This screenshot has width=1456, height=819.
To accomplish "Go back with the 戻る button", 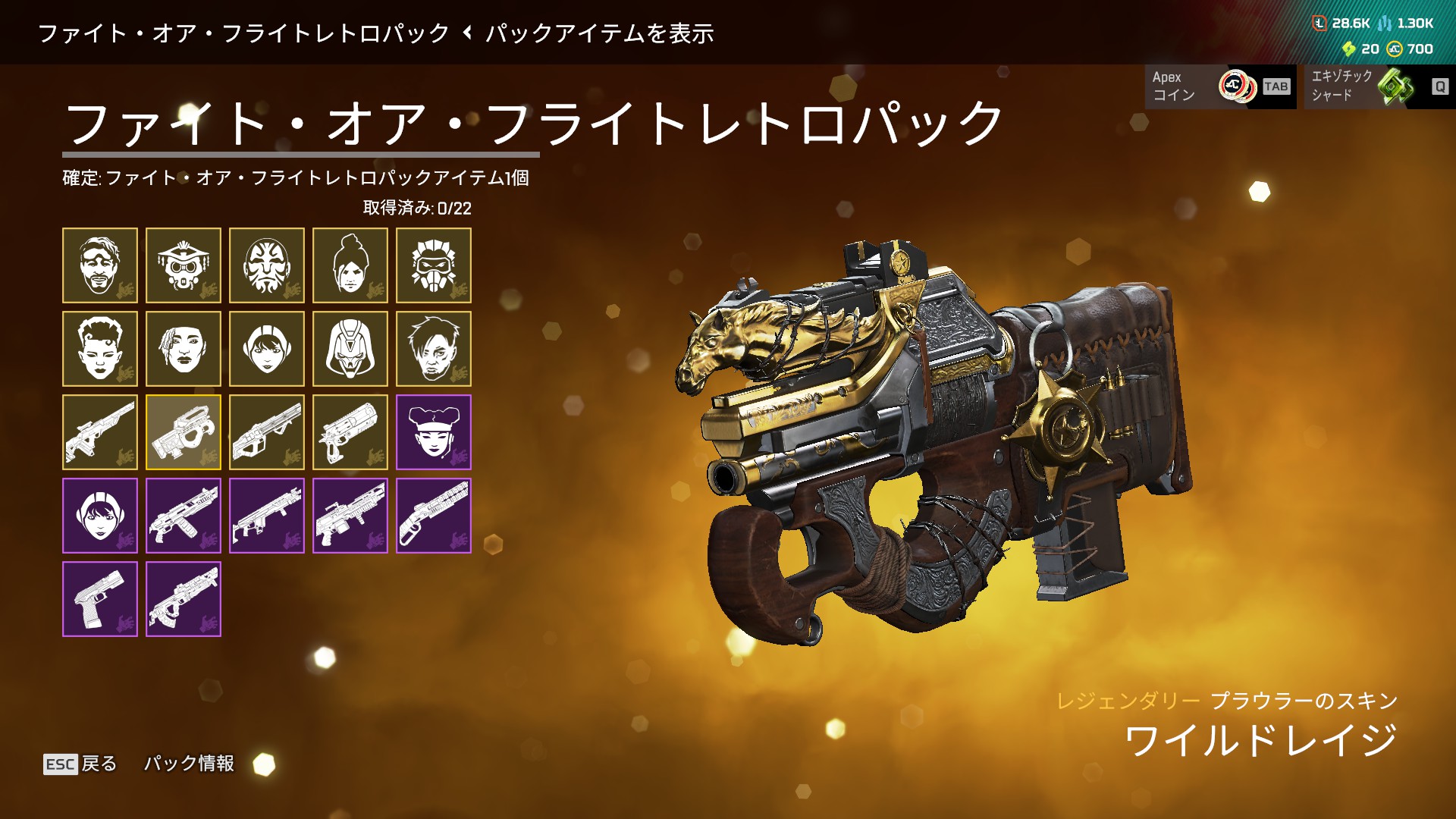I will [x=81, y=764].
